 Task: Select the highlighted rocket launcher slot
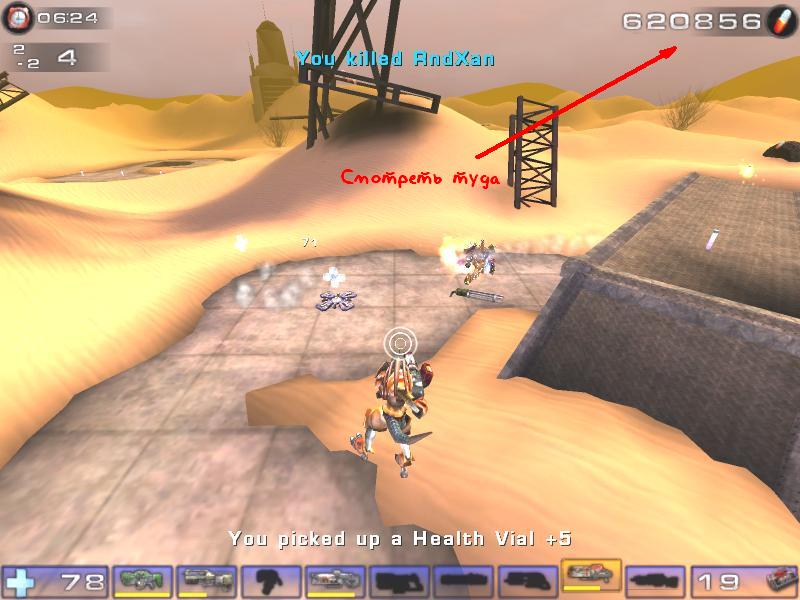click(591, 576)
